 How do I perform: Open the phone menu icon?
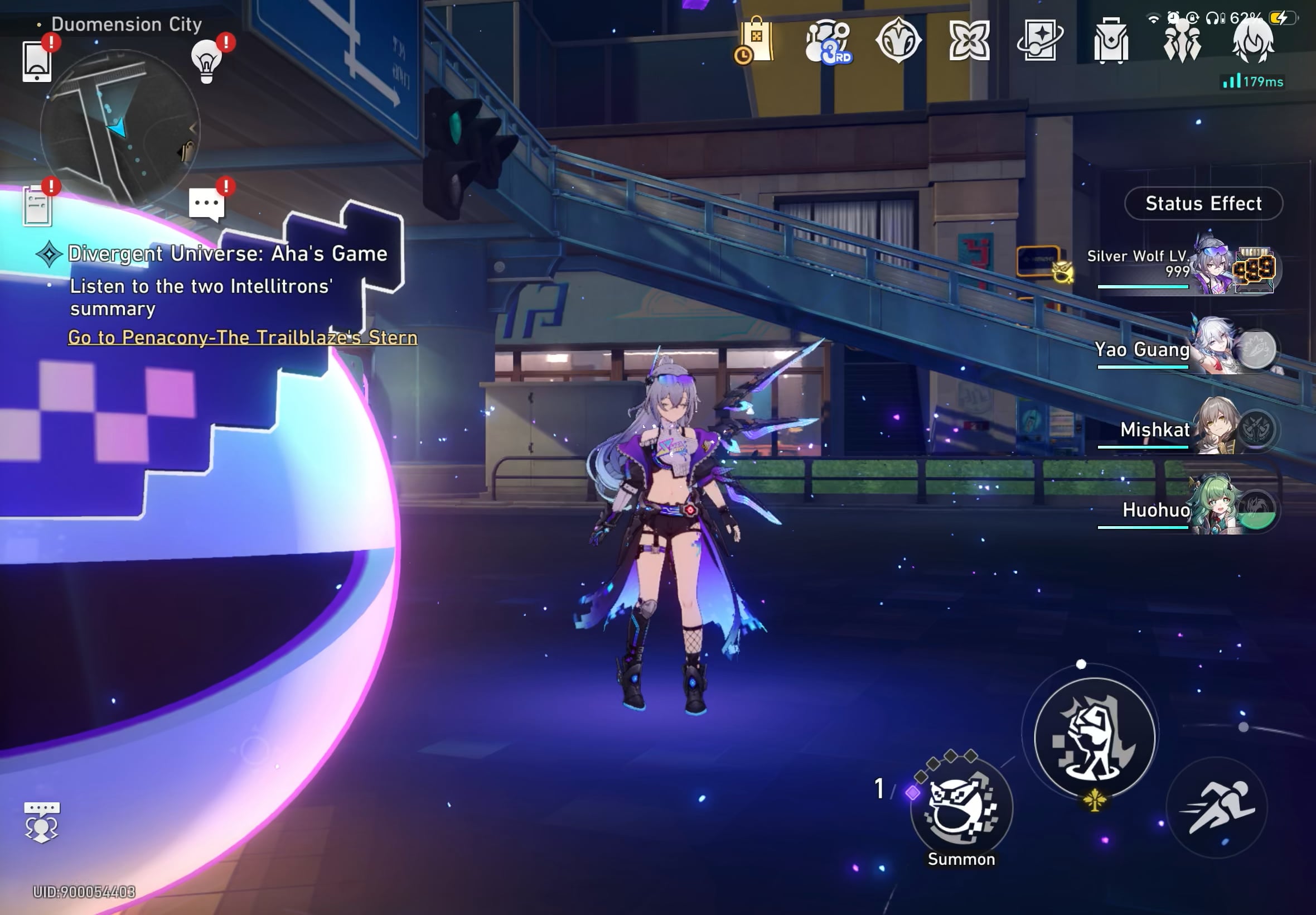[37, 62]
